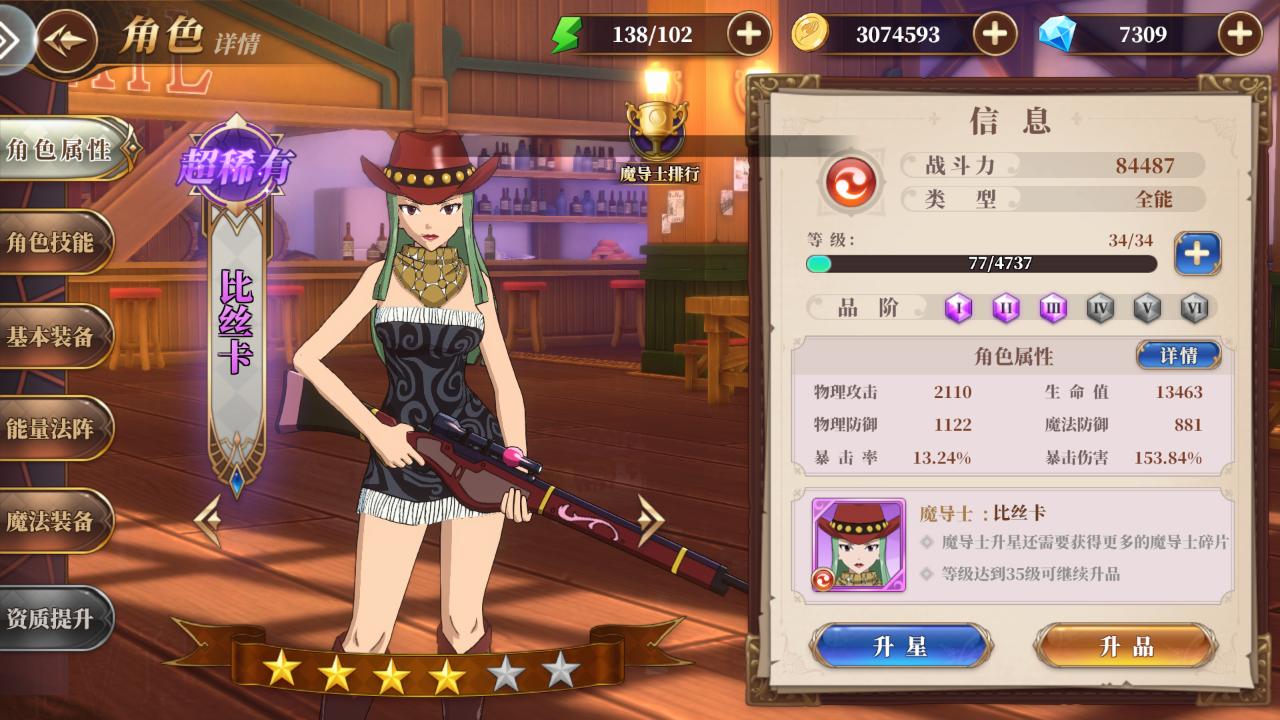This screenshot has width=1280, height=720.
Task: Click the red swirl element icon
Action: [x=850, y=183]
